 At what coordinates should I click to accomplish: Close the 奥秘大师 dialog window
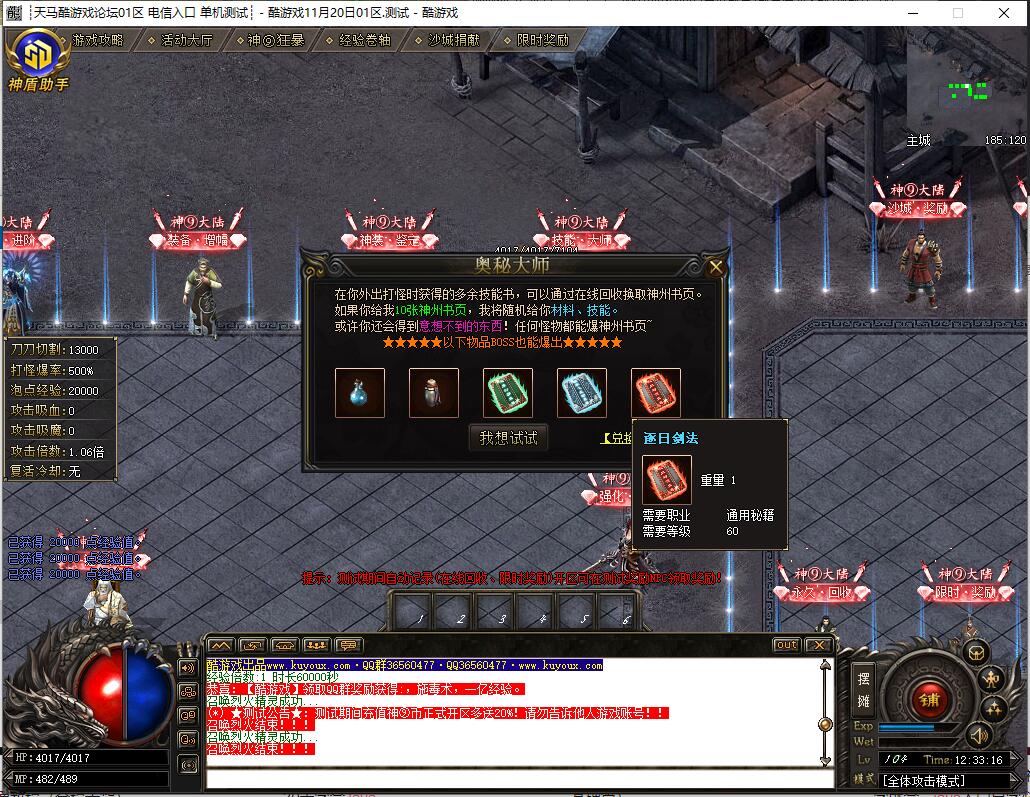pos(715,267)
